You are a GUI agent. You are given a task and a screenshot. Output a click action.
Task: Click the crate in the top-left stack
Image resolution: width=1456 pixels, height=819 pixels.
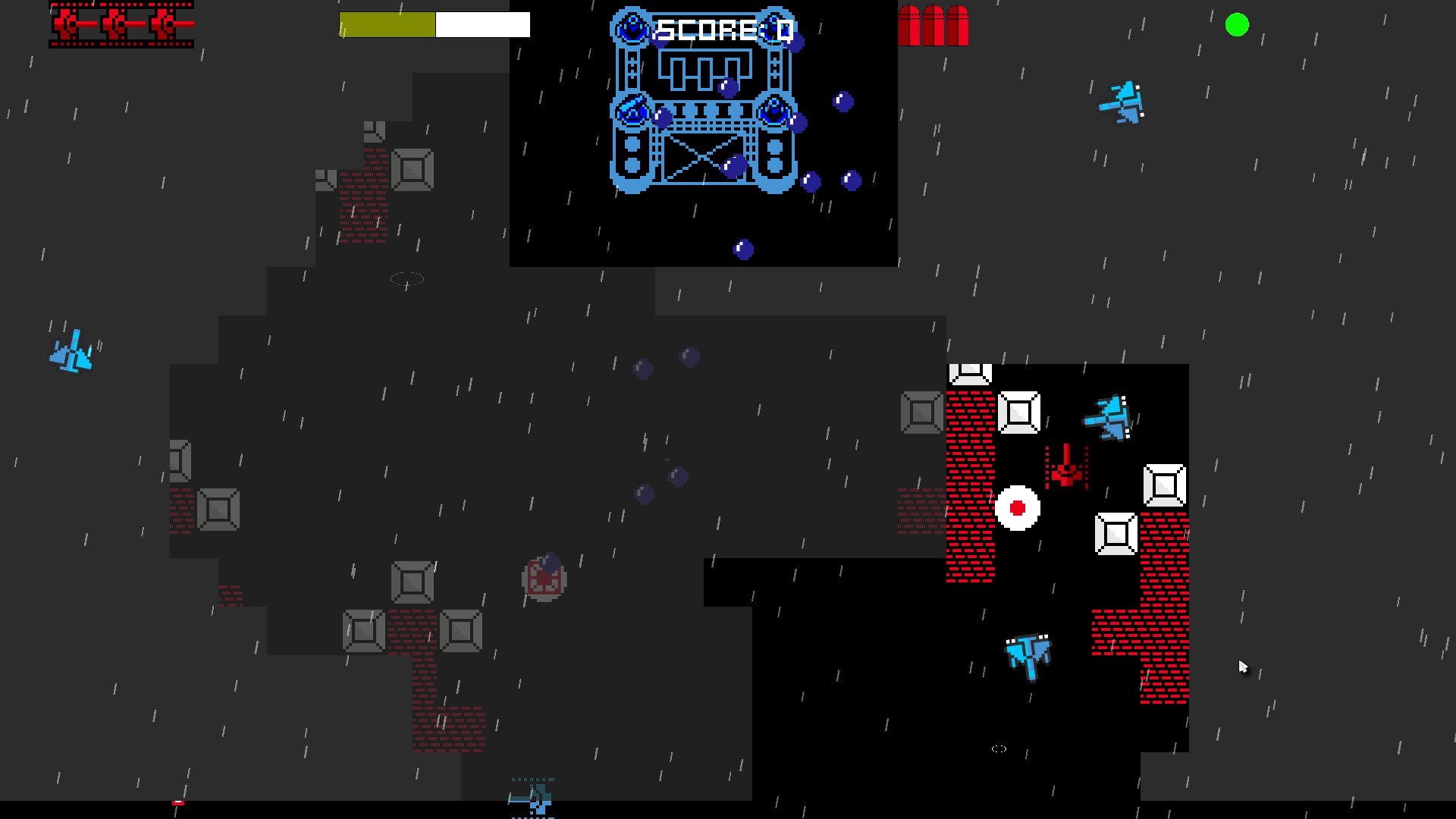point(412,168)
